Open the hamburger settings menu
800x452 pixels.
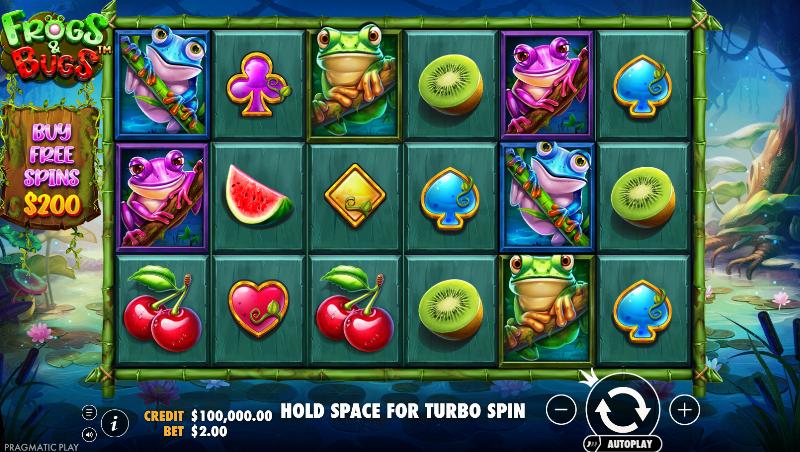pos(89,412)
